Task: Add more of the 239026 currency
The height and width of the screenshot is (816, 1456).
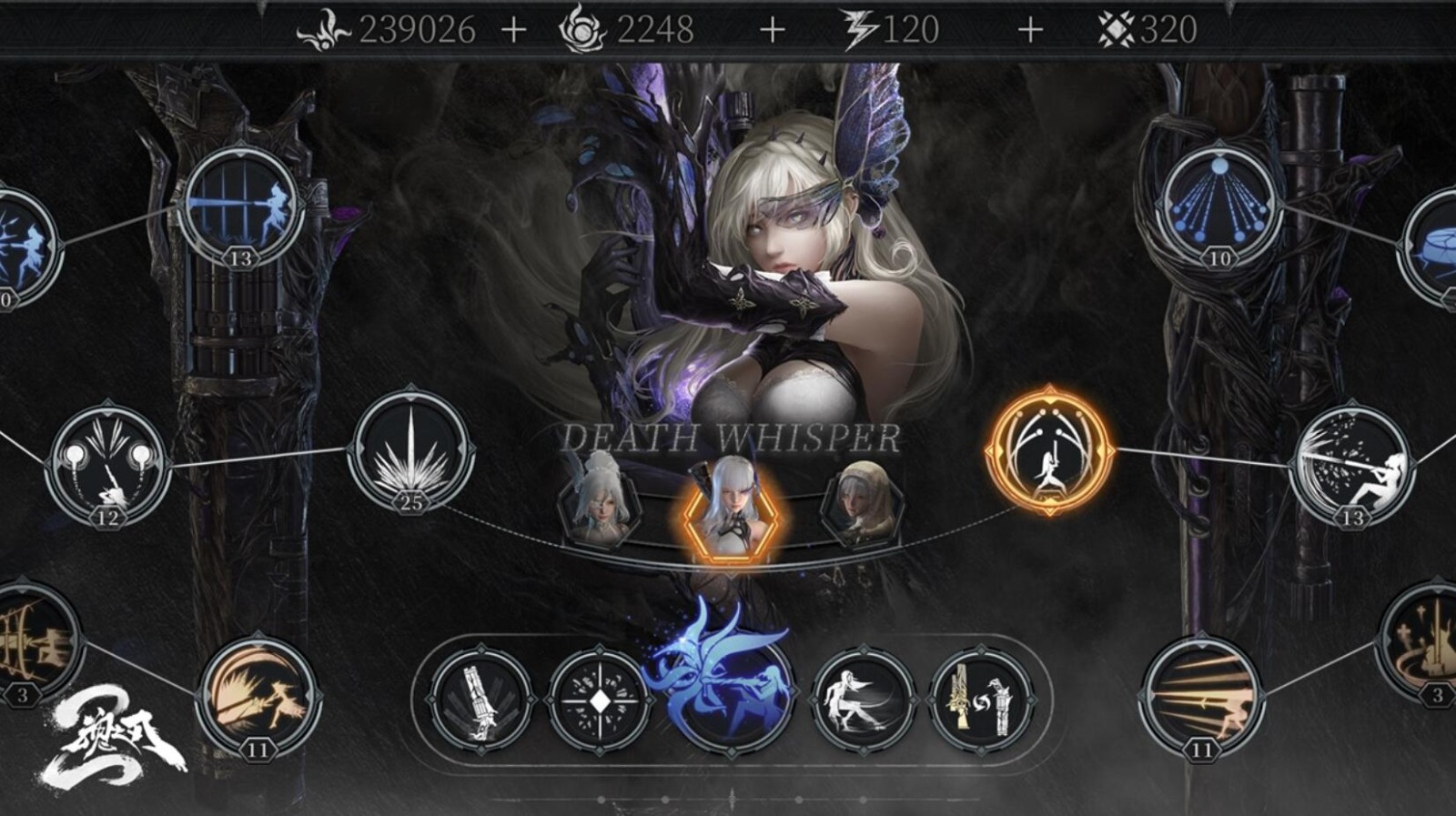Action: tap(513, 30)
